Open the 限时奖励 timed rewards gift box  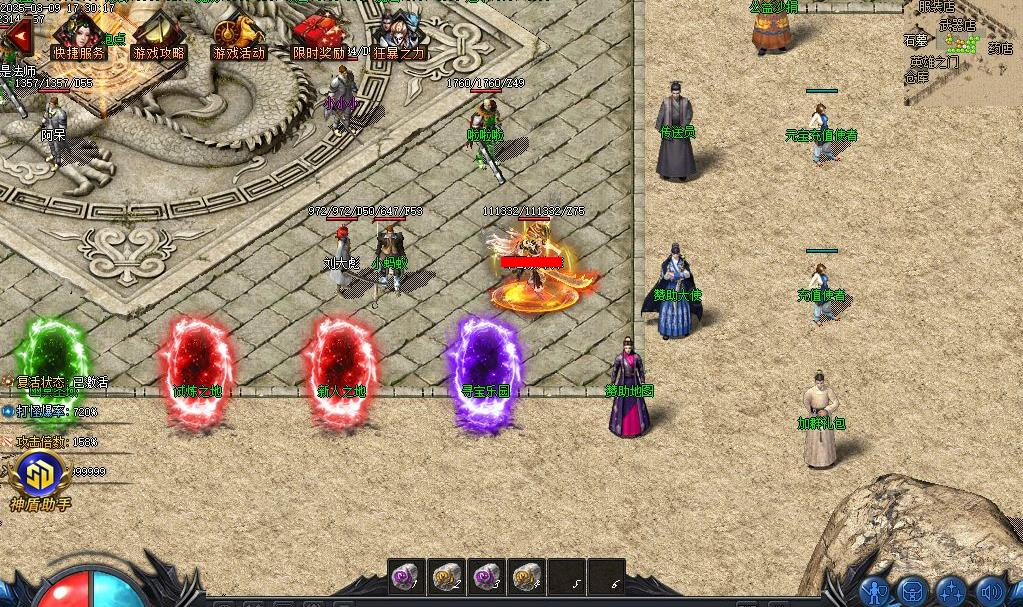click(319, 38)
